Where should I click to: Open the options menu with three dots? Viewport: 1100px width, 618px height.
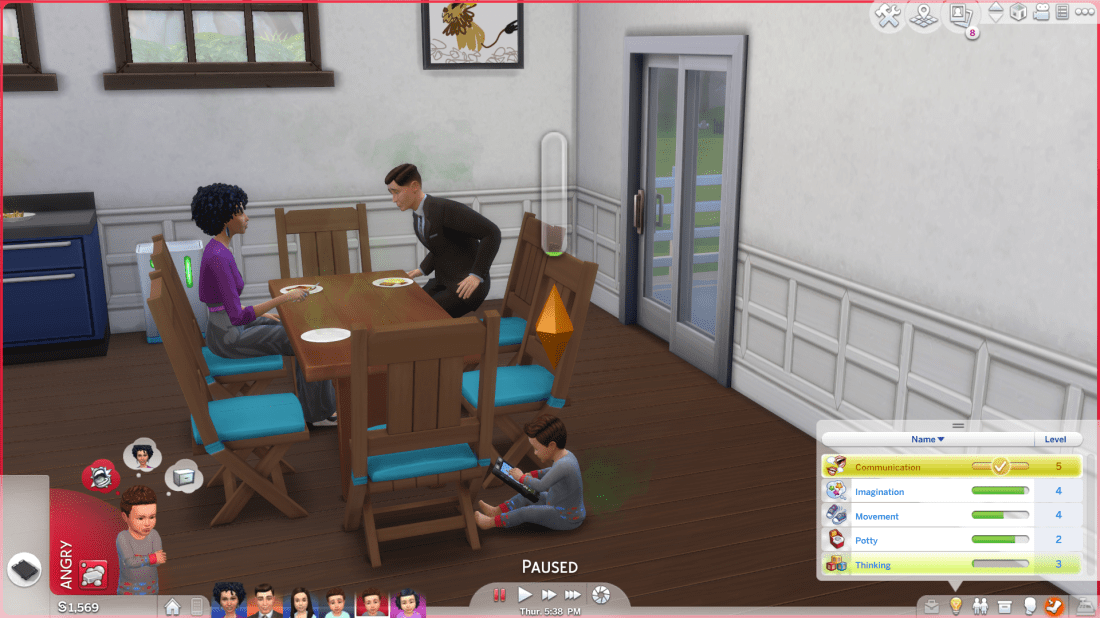click(x=1084, y=13)
